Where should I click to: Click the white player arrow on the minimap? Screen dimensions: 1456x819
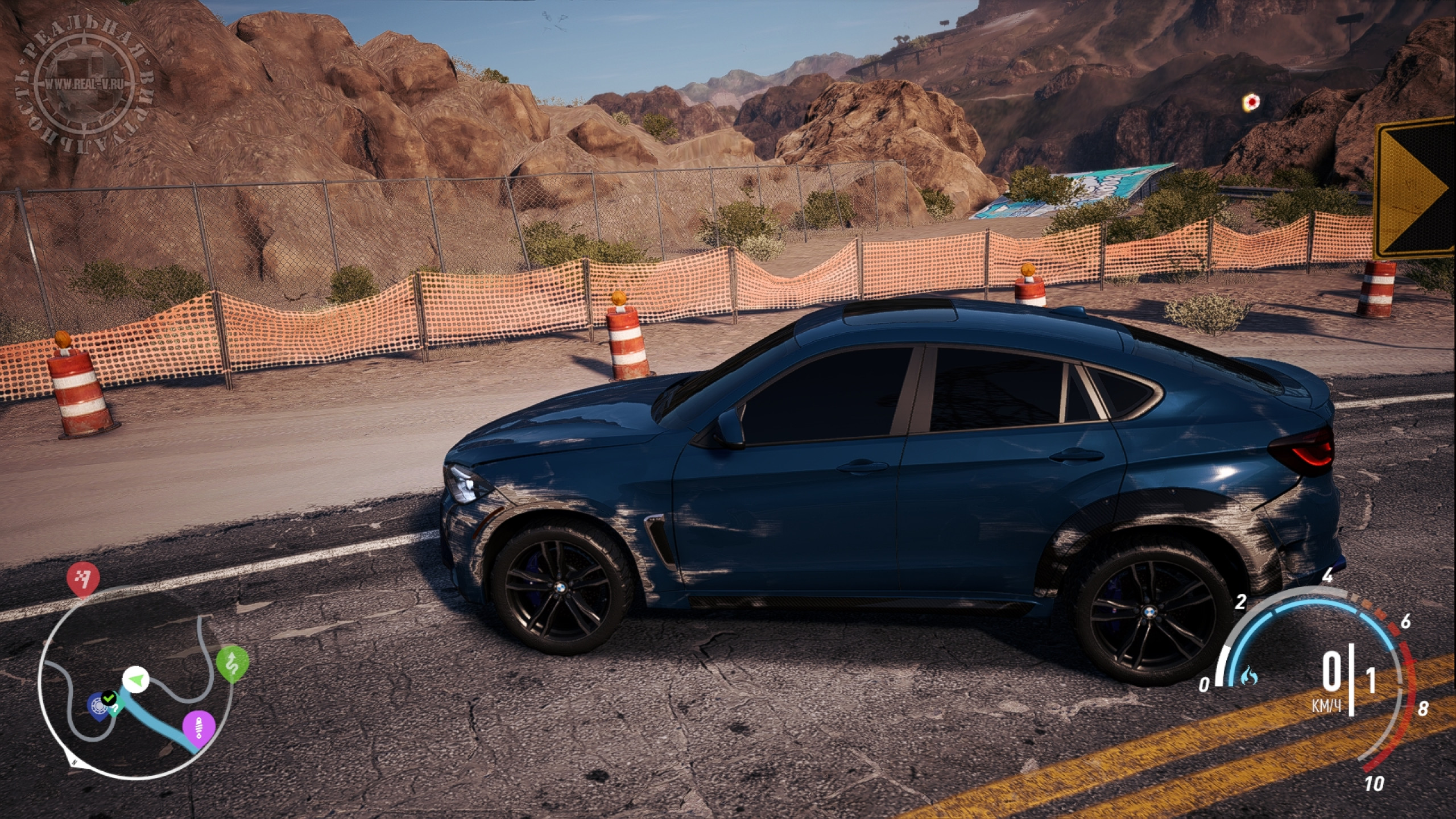pos(135,679)
